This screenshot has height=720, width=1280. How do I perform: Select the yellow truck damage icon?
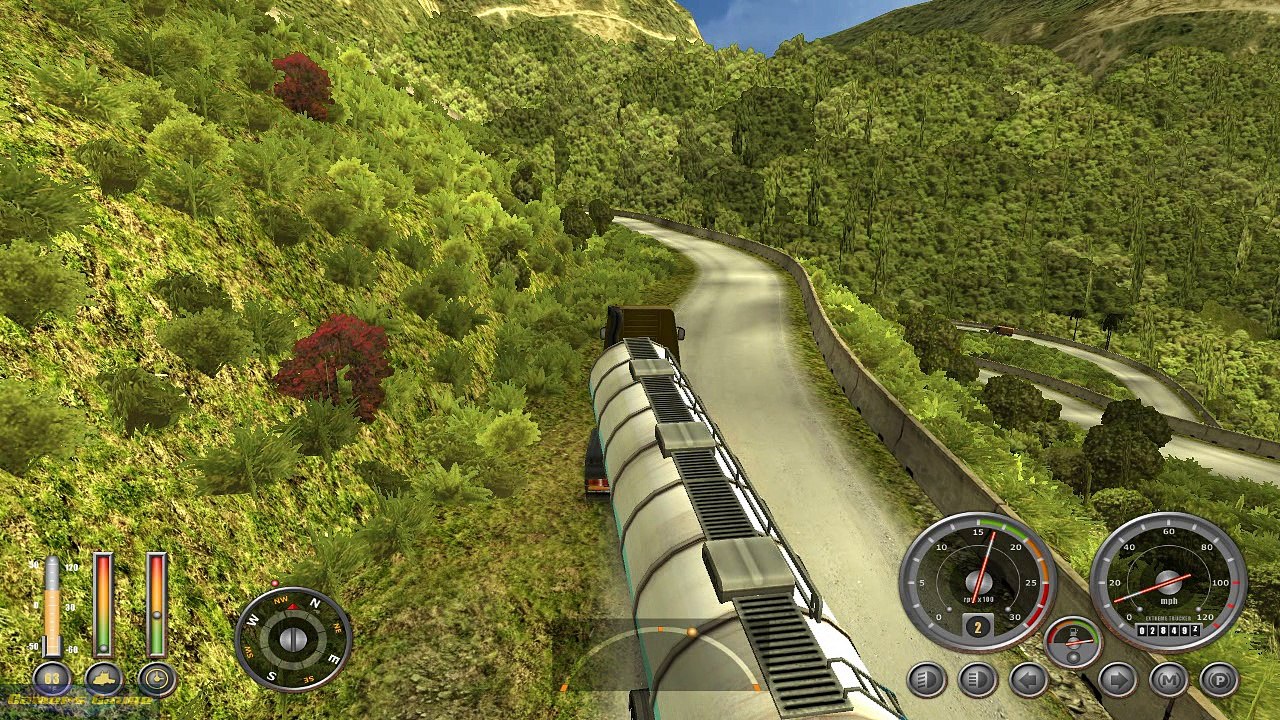click(104, 680)
